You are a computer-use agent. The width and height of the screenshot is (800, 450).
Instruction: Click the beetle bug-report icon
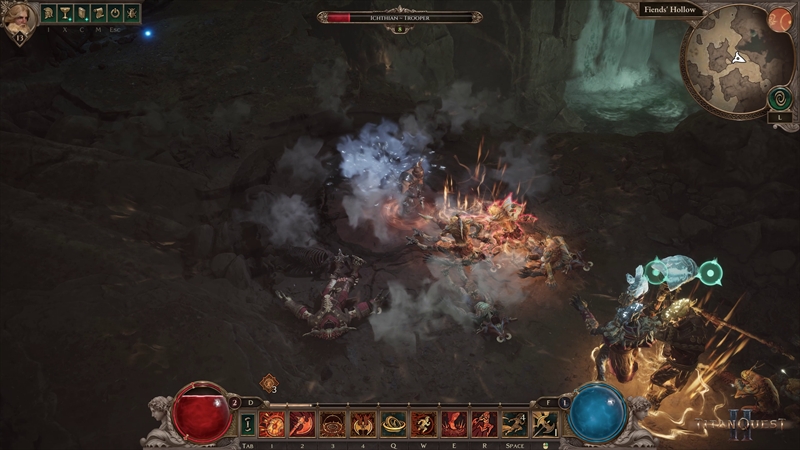(132, 14)
